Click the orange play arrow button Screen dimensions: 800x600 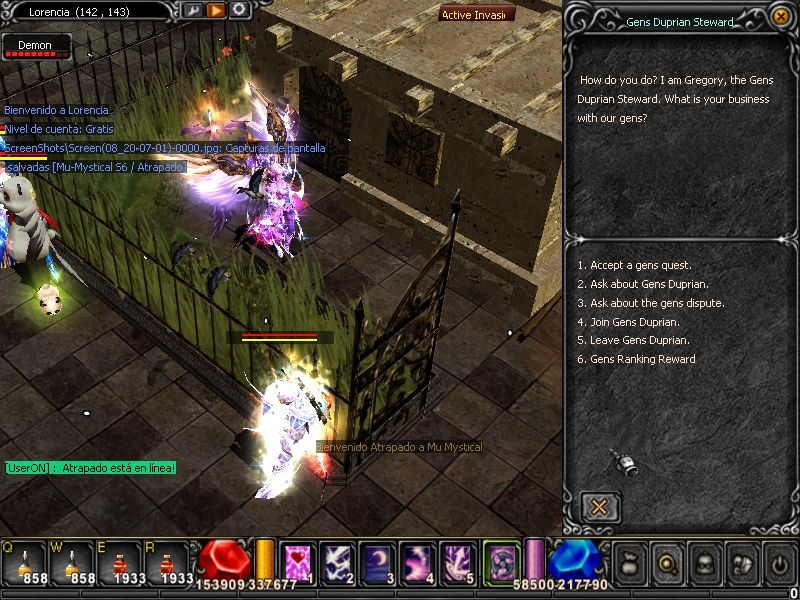[216, 10]
